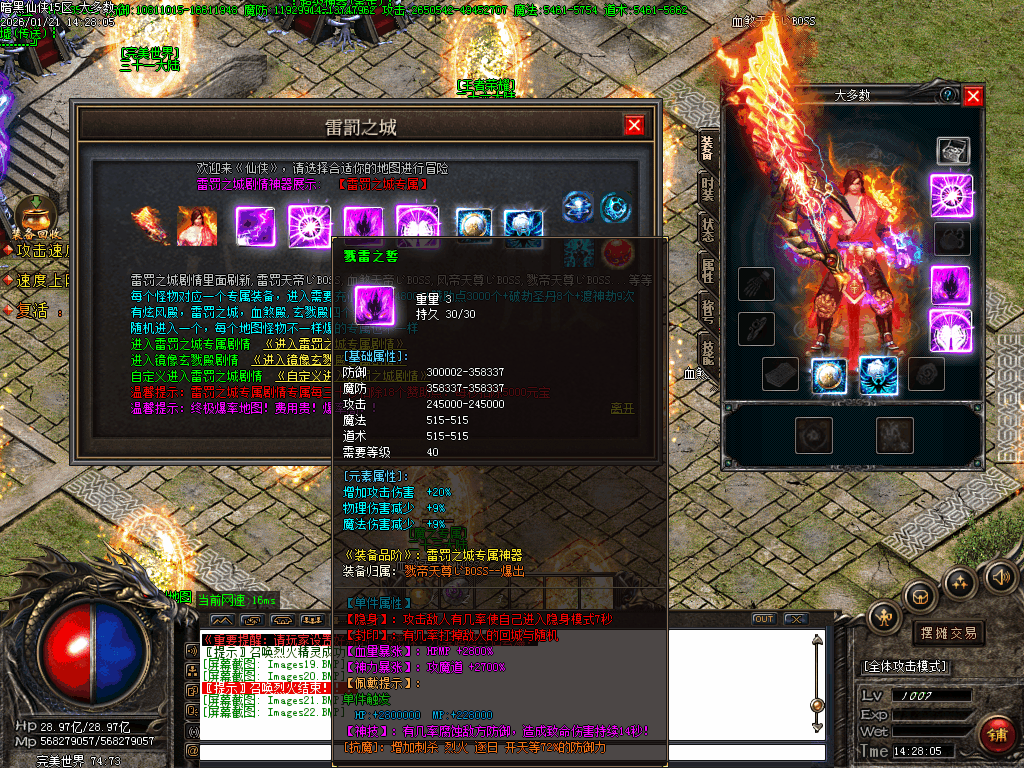This screenshot has width=1024, height=768.
Task: Open the 属性 attributes tab
Action: click(707, 270)
